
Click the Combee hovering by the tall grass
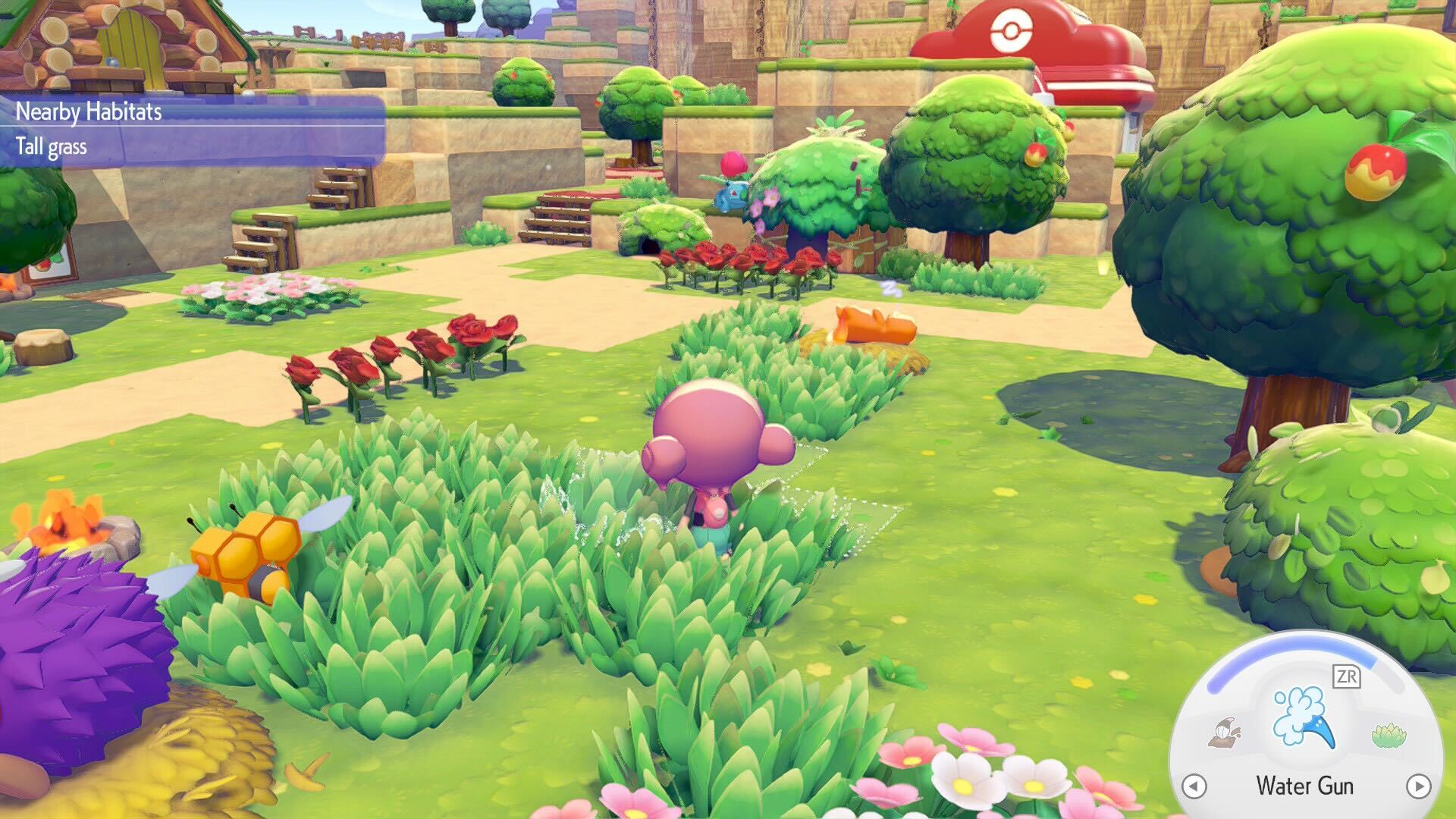[243, 550]
